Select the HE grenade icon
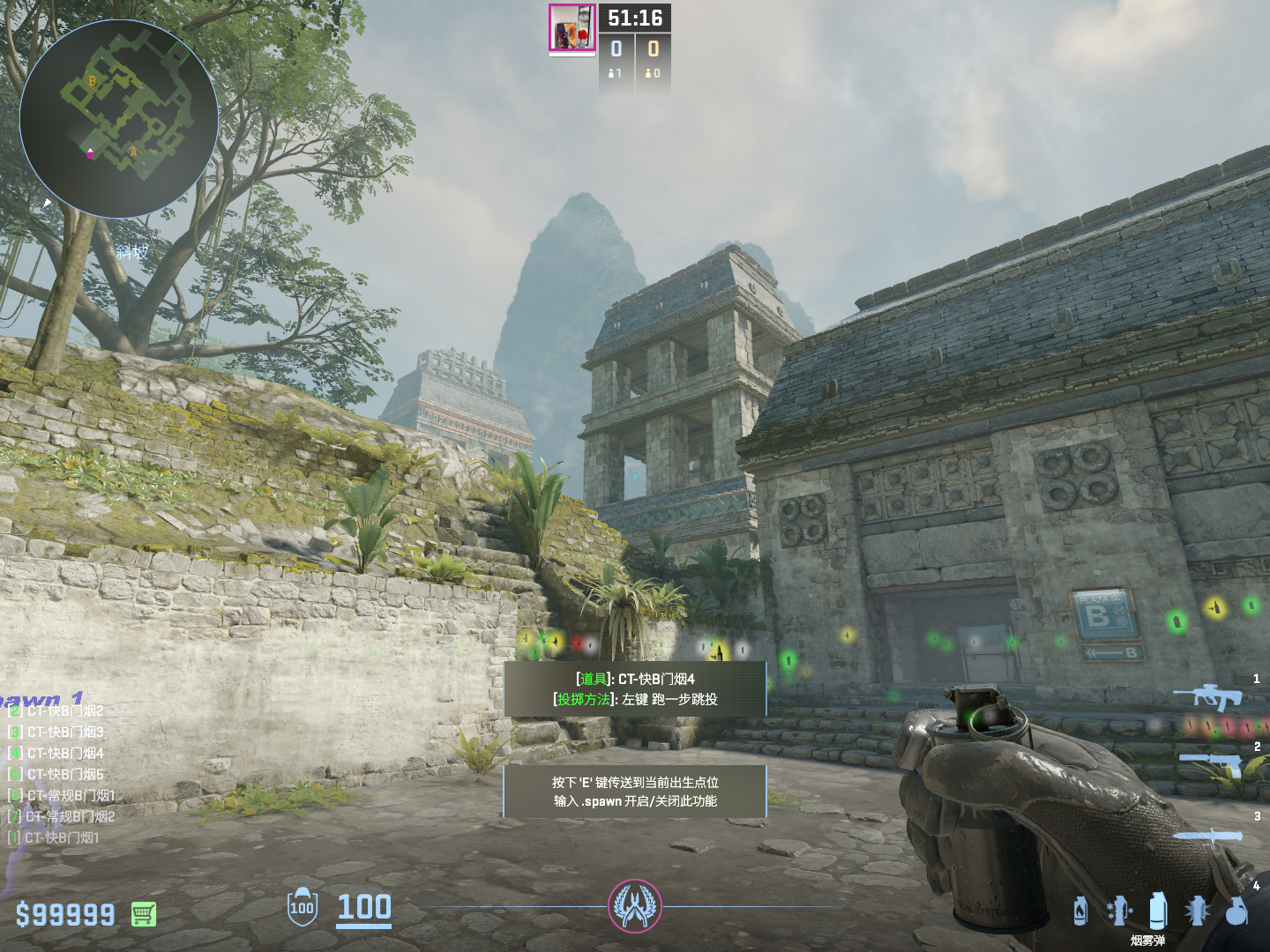The height and width of the screenshot is (952, 1270). tap(1236, 911)
